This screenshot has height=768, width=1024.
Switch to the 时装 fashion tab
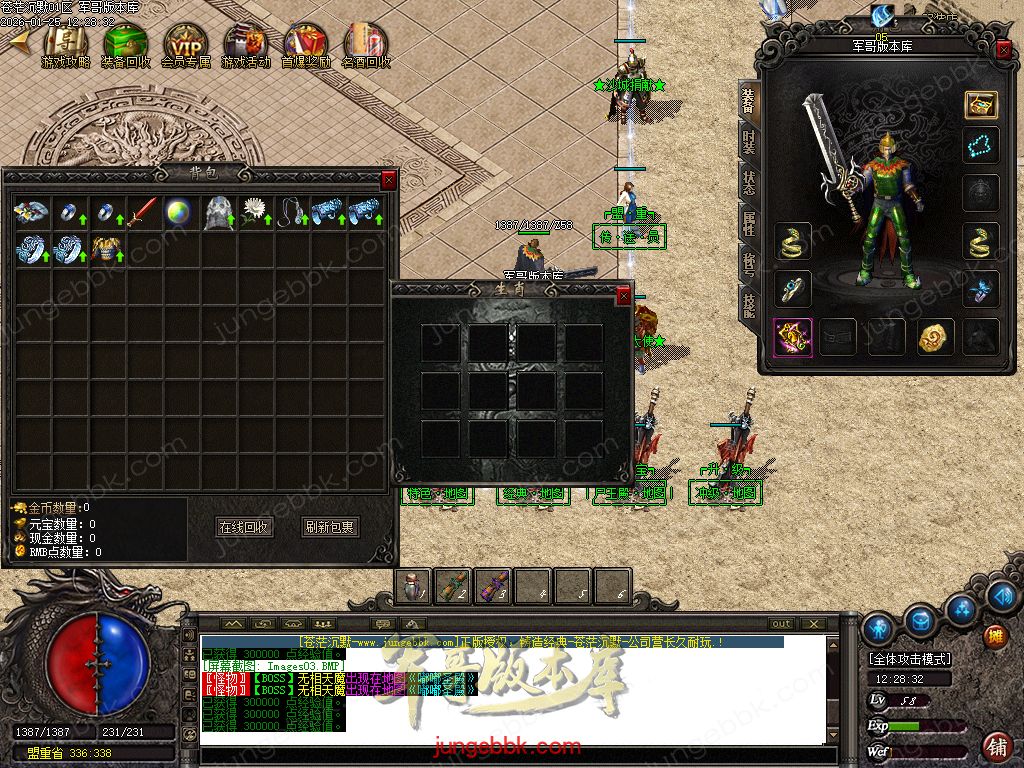click(748, 142)
